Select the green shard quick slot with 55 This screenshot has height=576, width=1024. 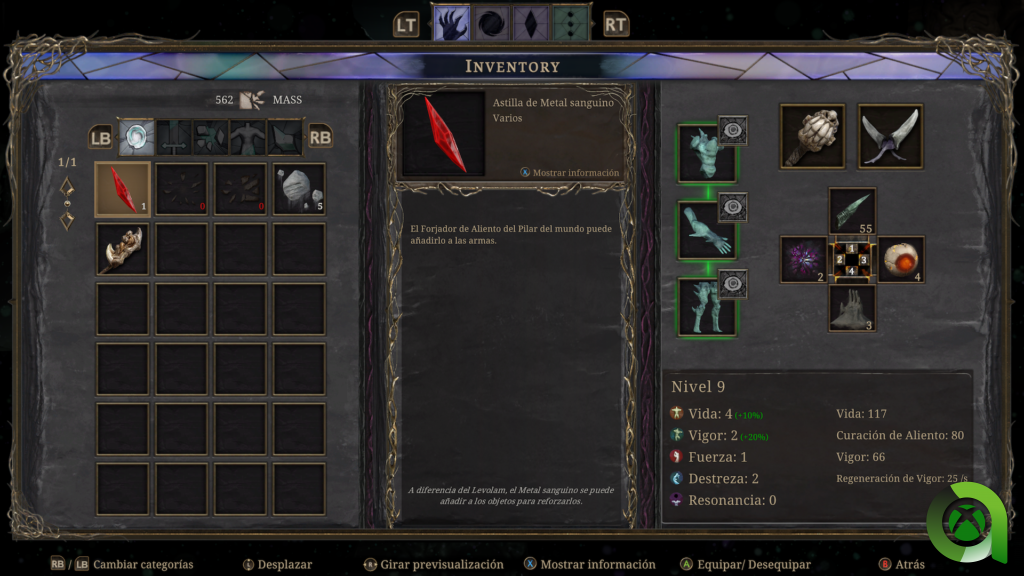tap(852, 211)
